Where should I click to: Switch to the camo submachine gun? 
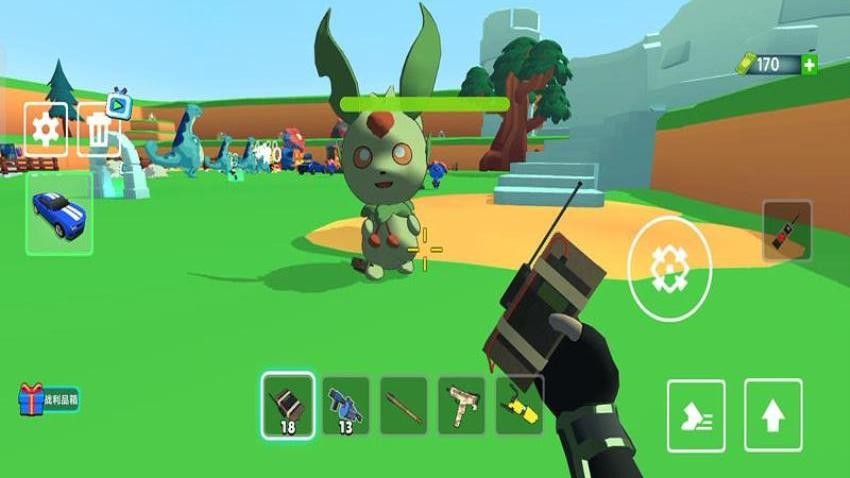point(462,405)
